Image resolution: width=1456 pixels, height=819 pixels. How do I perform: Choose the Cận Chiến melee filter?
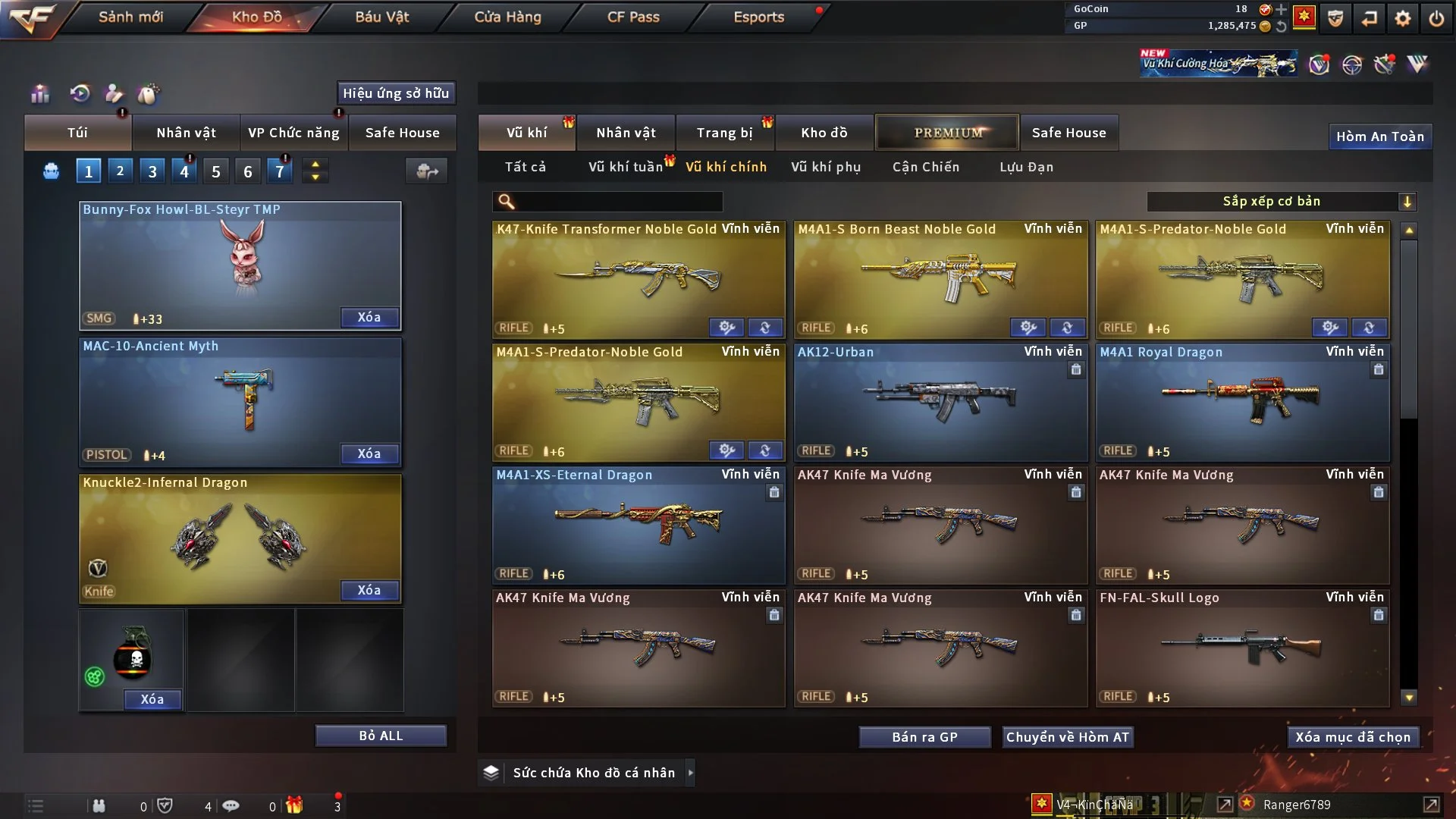[x=926, y=167]
